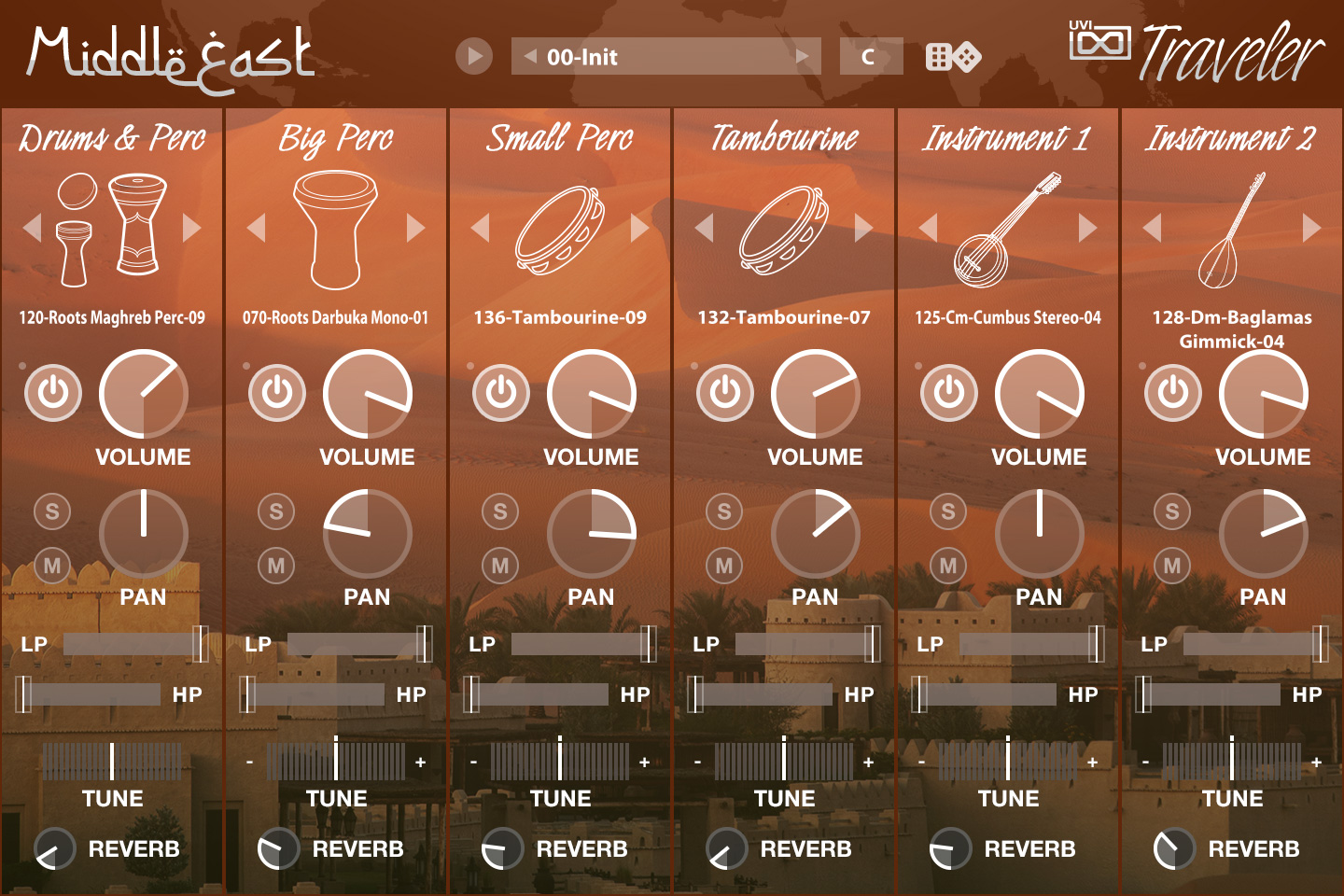Click the forward arrow on the 00-Init preset selector
The height and width of the screenshot is (896, 1344).
tap(804, 56)
